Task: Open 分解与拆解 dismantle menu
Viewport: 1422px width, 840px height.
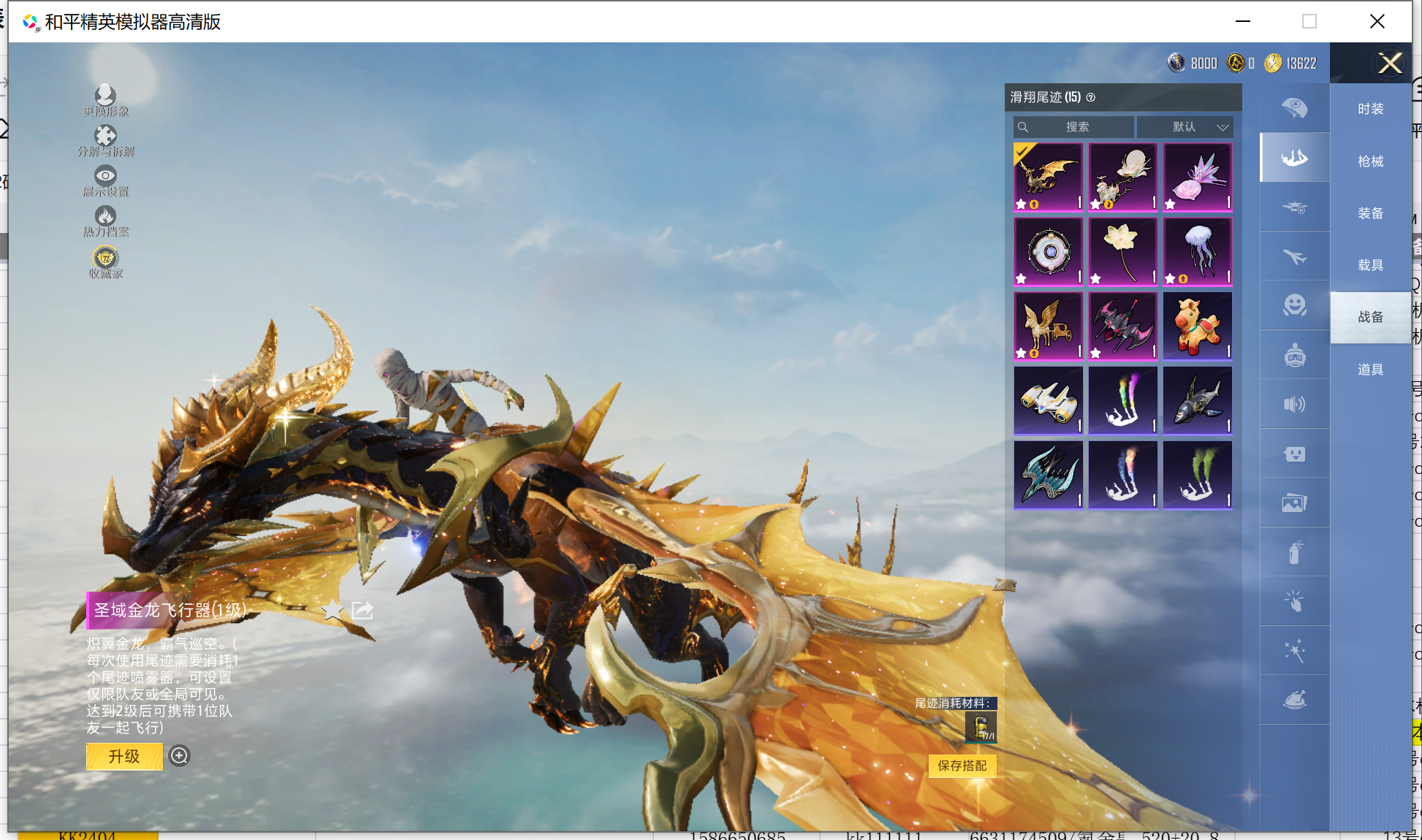Action: click(105, 140)
